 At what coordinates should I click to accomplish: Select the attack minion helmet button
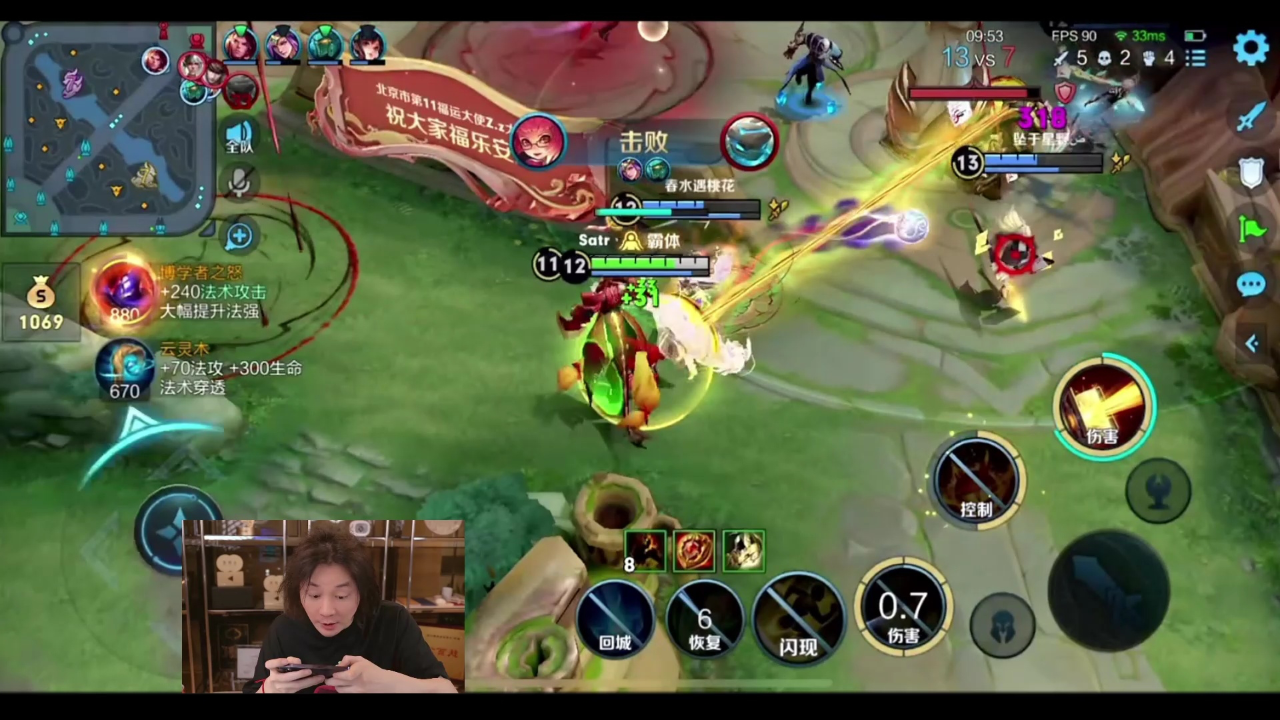pyautogui.click(x=1002, y=625)
